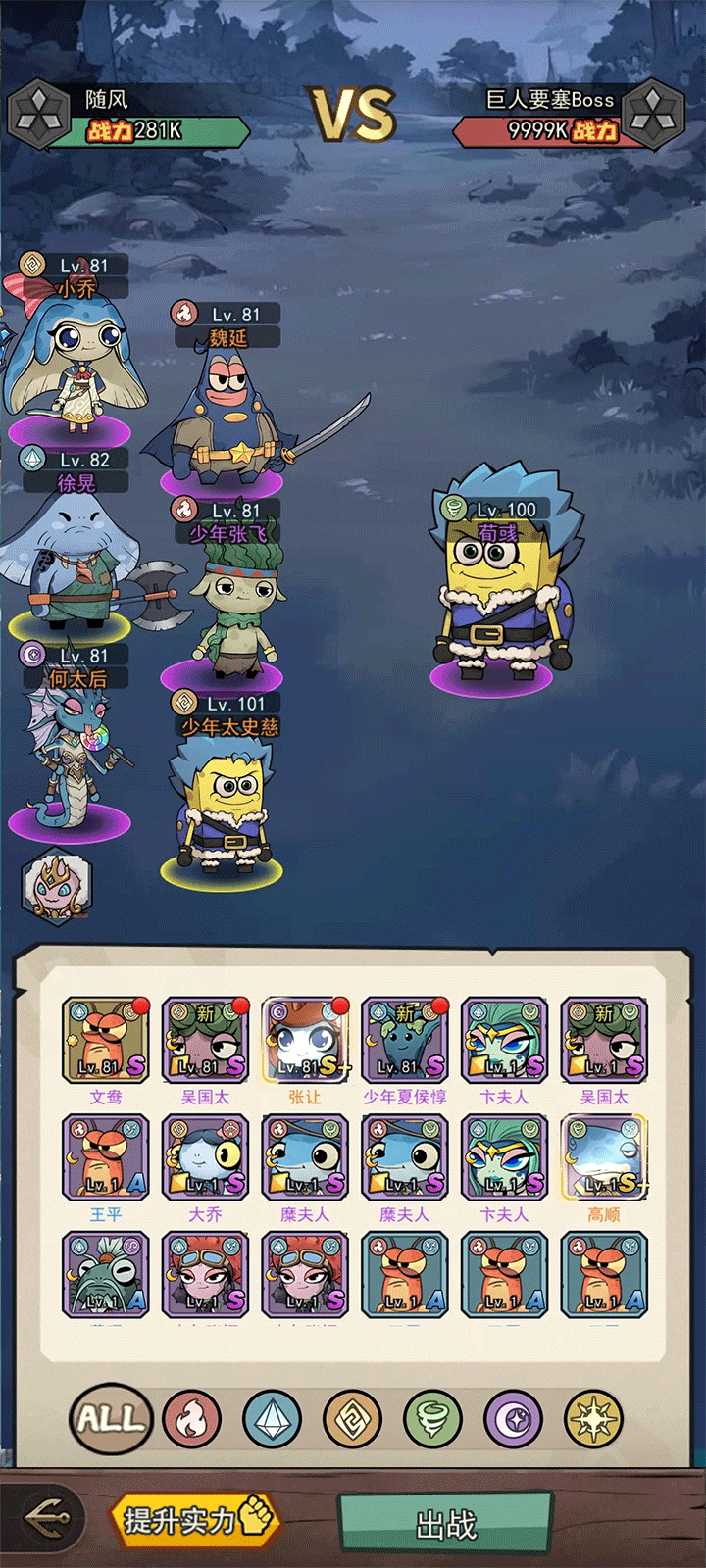Viewport: 706px width, 1568px height.
Task: Filter heroes by the green tornado element
Action: [x=432, y=1418]
